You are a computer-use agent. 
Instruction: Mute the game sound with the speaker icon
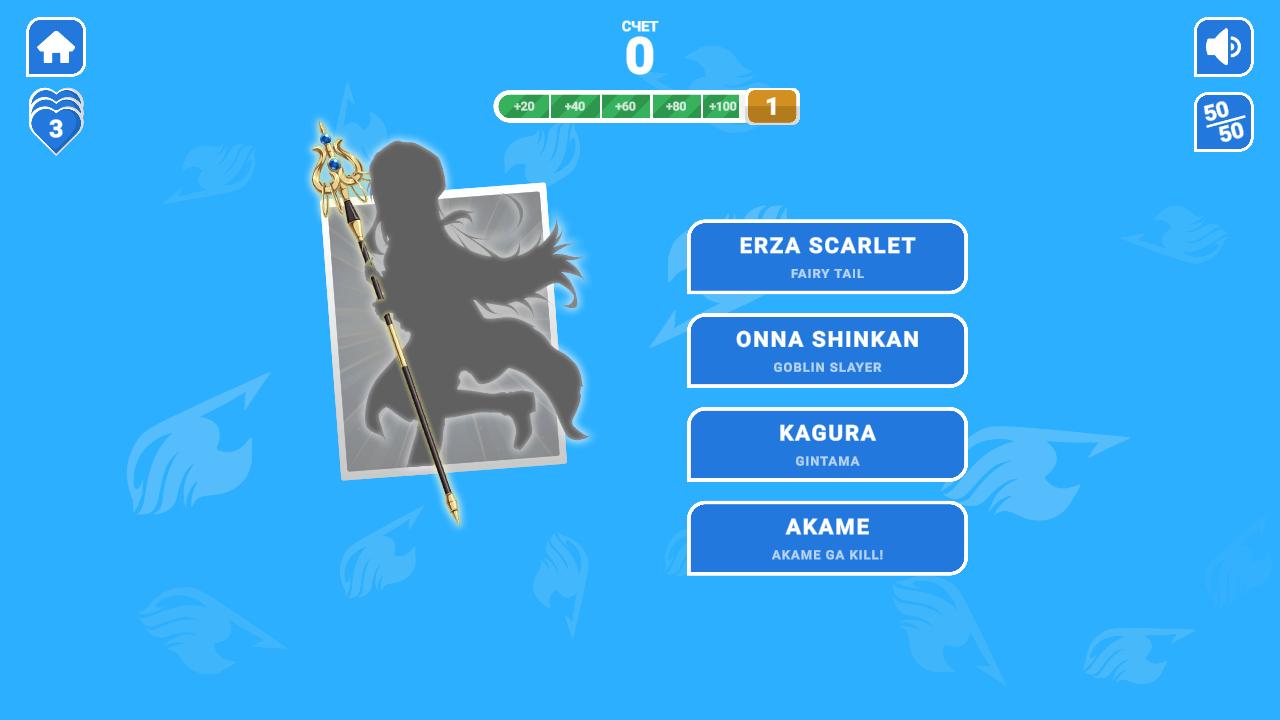tap(1223, 46)
